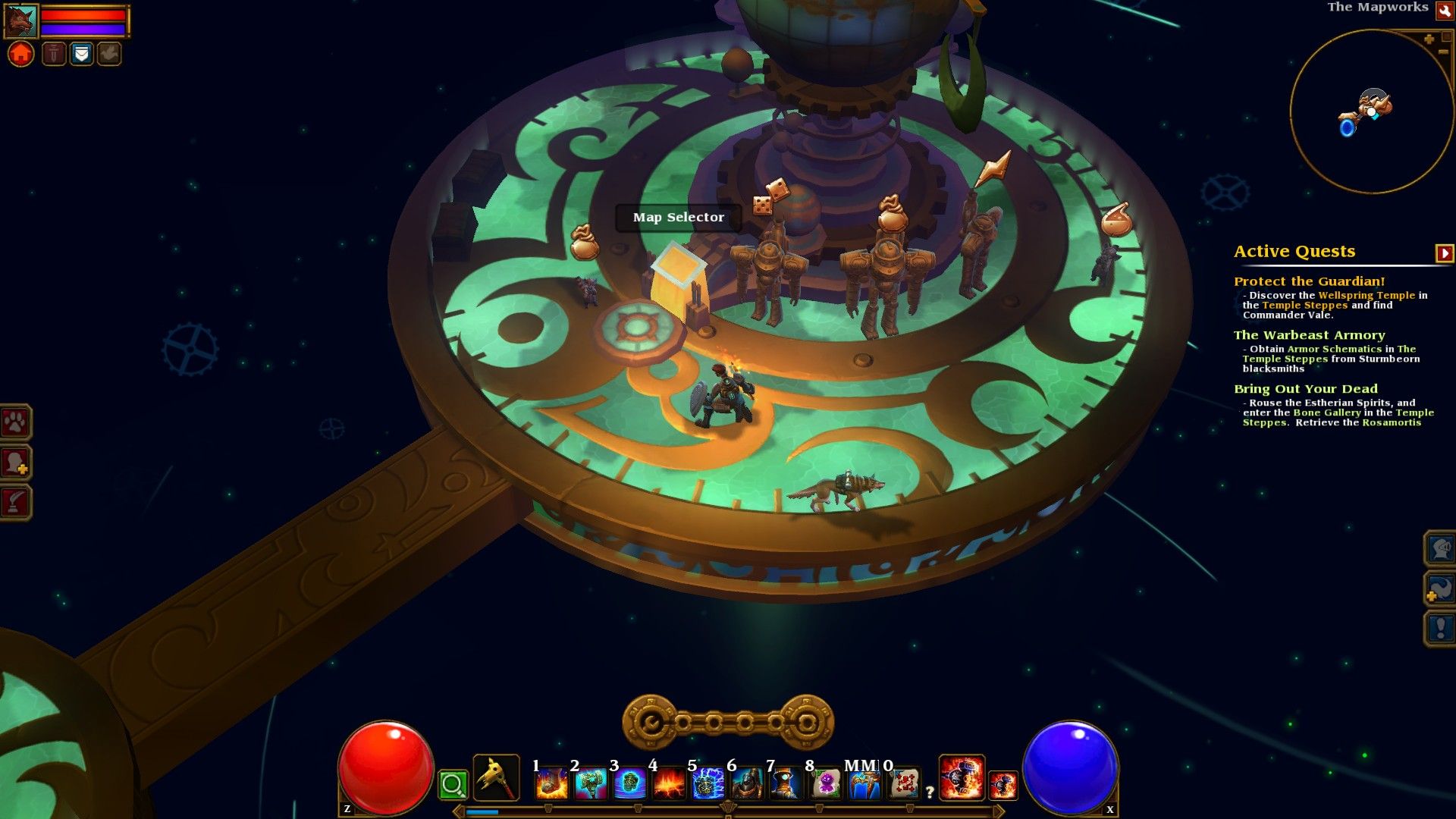The width and height of the screenshot is (1456, 819).
Task: Select the golden hammer weapon slot
Action: click(497, 778)
